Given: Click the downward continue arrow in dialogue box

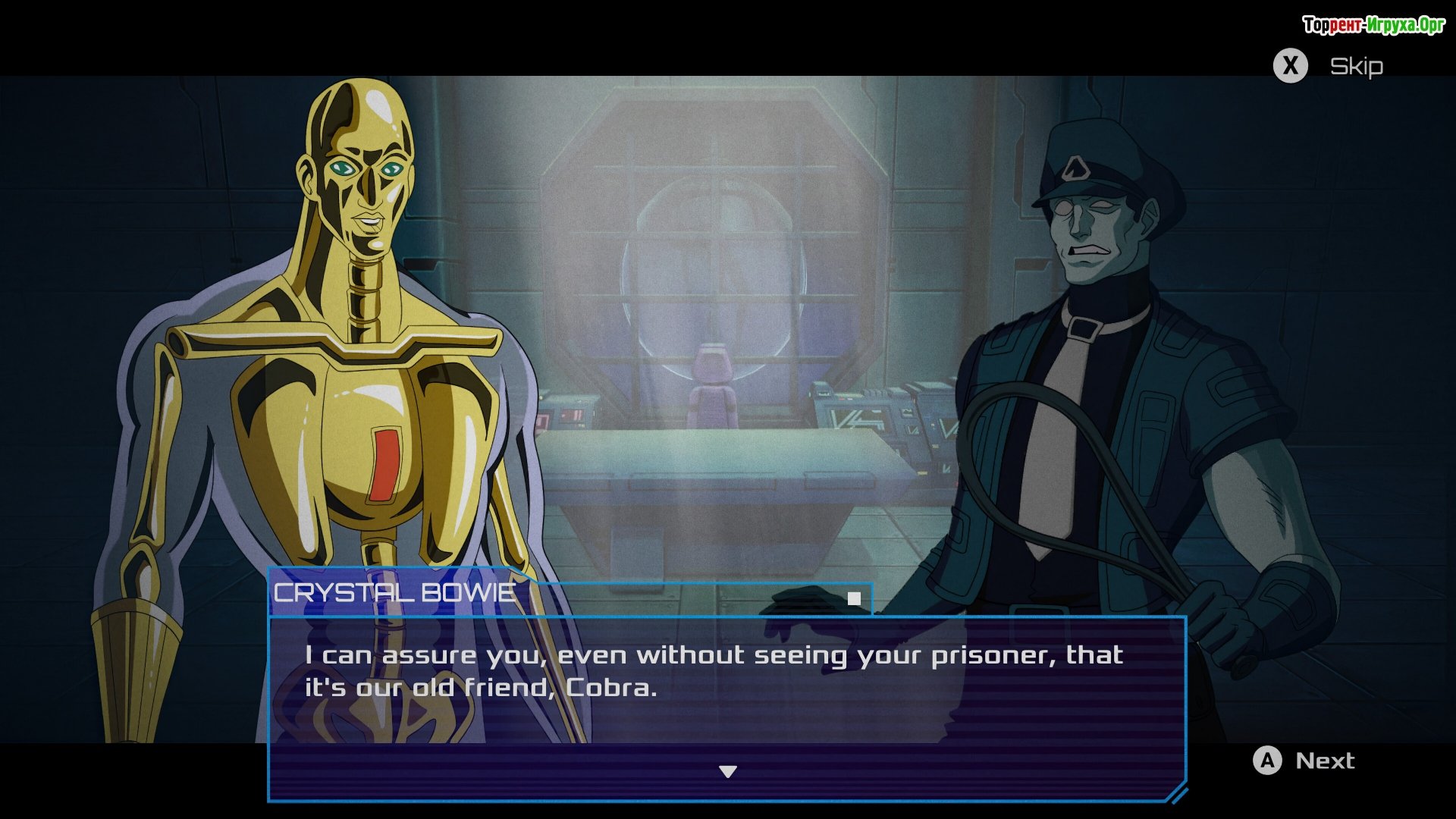Looking at the screenshot, I should 728,772.
